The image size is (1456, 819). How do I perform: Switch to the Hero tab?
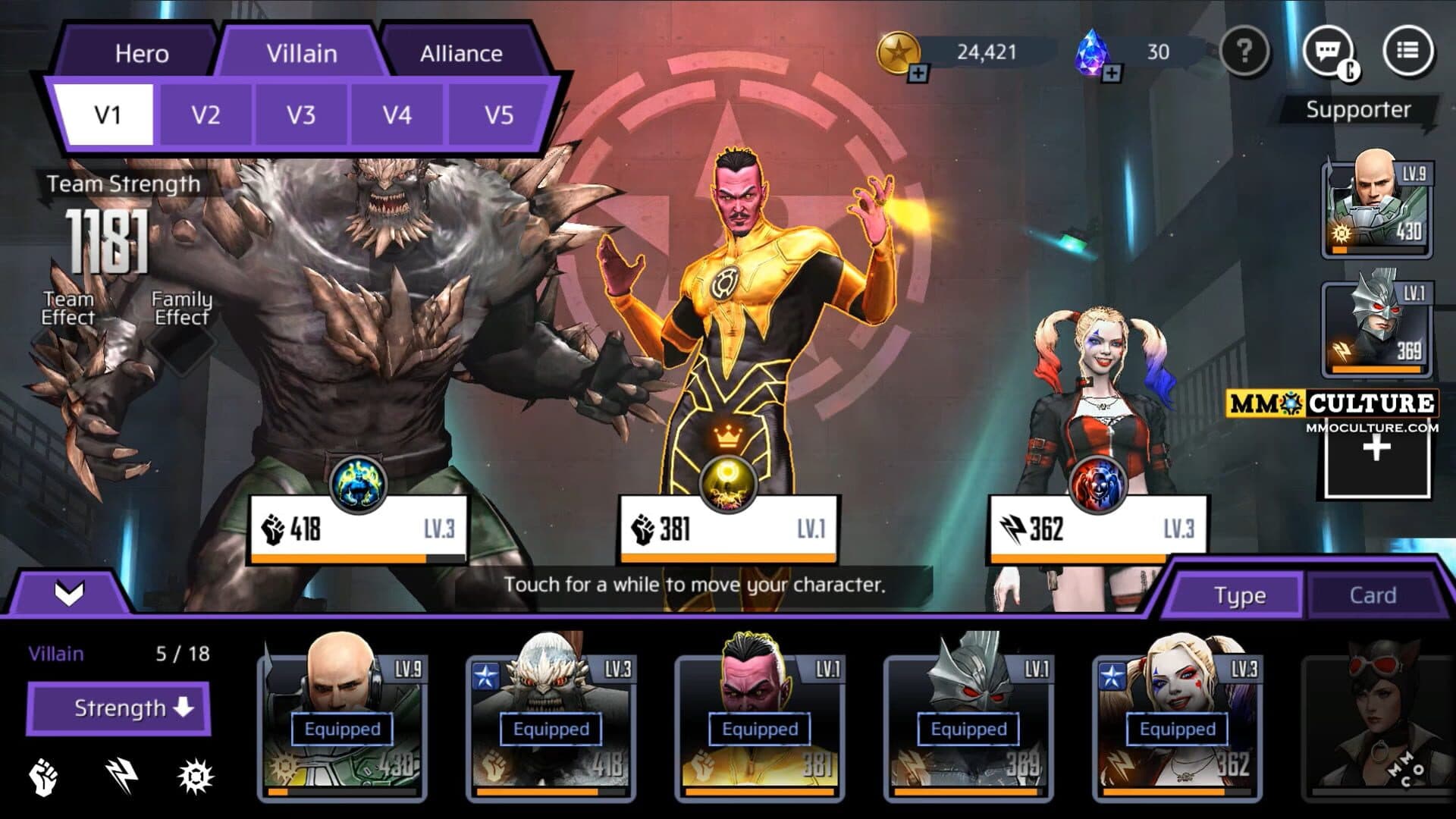[x=141, y=53]
